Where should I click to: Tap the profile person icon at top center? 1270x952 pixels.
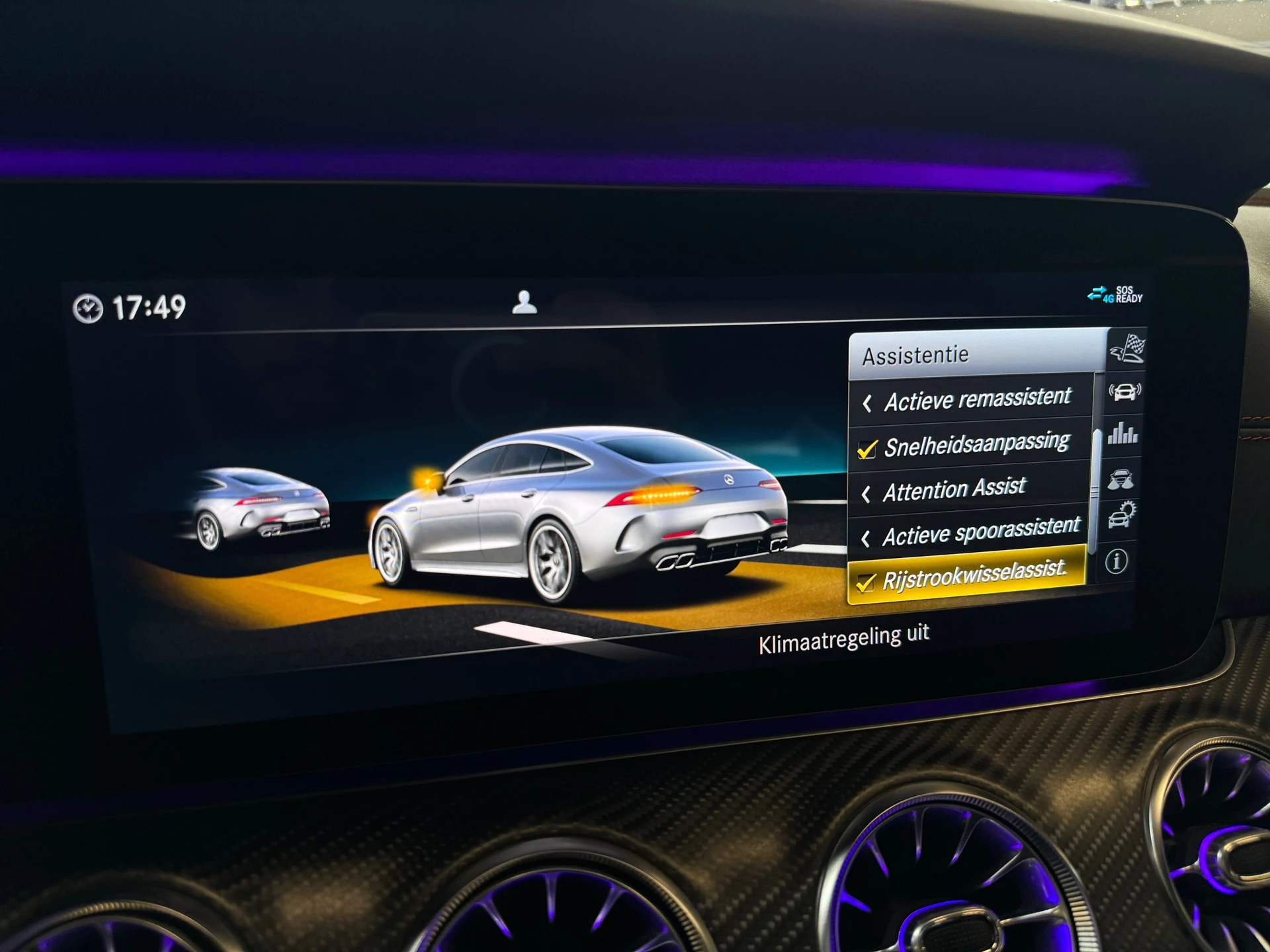coord(524,301)
